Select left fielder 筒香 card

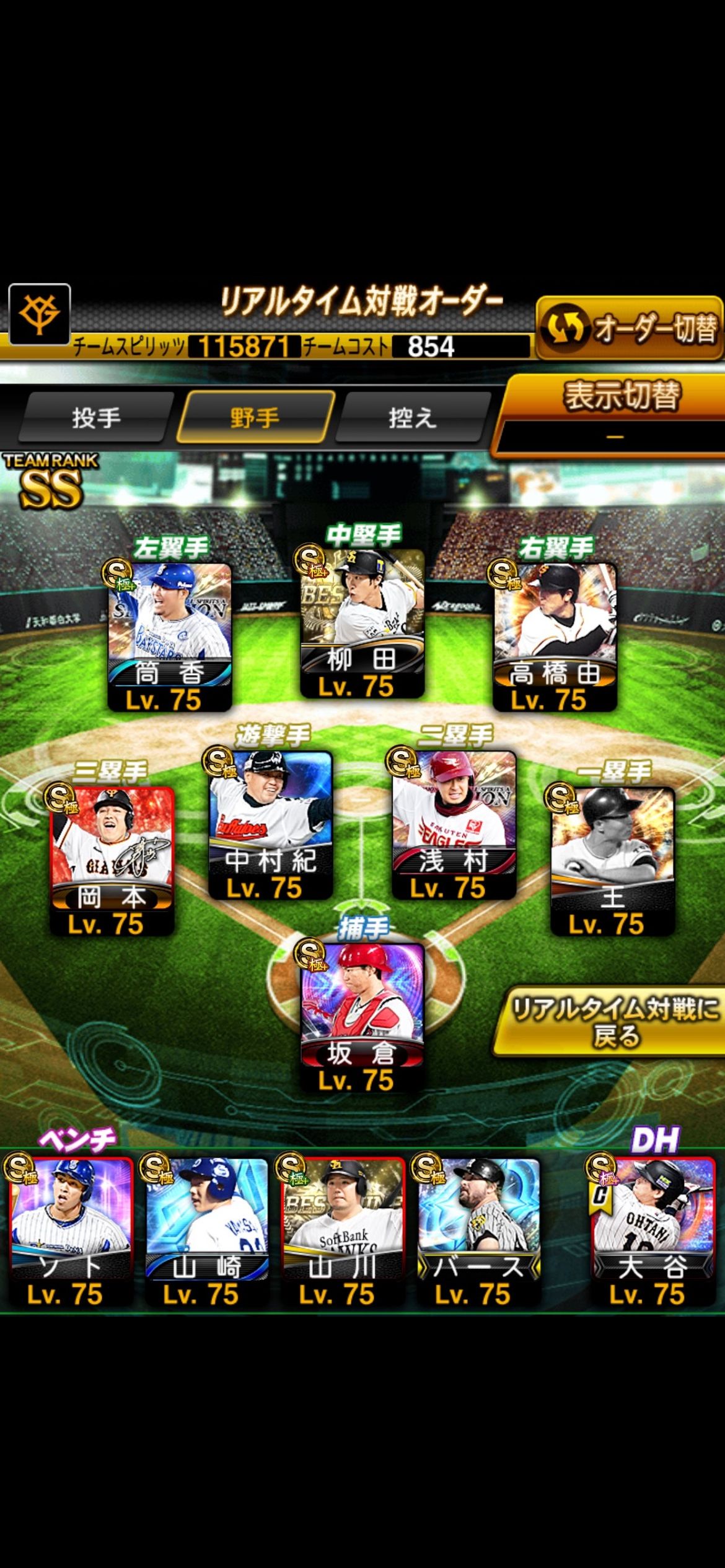click(170, 635)
